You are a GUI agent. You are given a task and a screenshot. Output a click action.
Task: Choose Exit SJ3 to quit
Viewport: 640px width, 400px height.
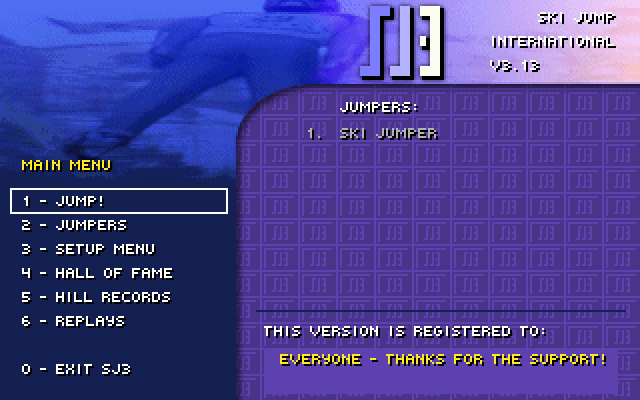click(76, 369)
